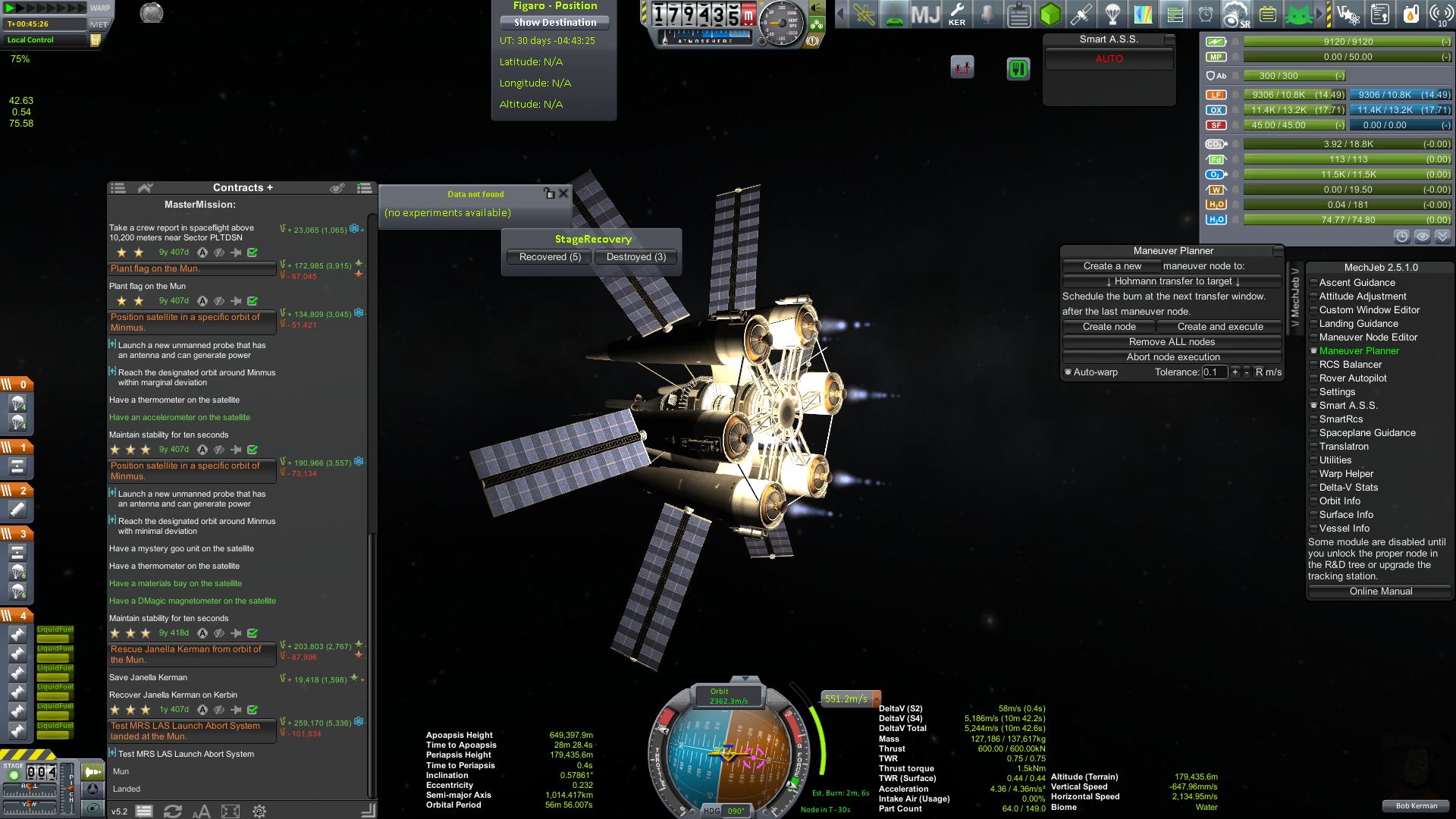
Task: Open the KER wrench toolbar button
Action: pos(957,14)
